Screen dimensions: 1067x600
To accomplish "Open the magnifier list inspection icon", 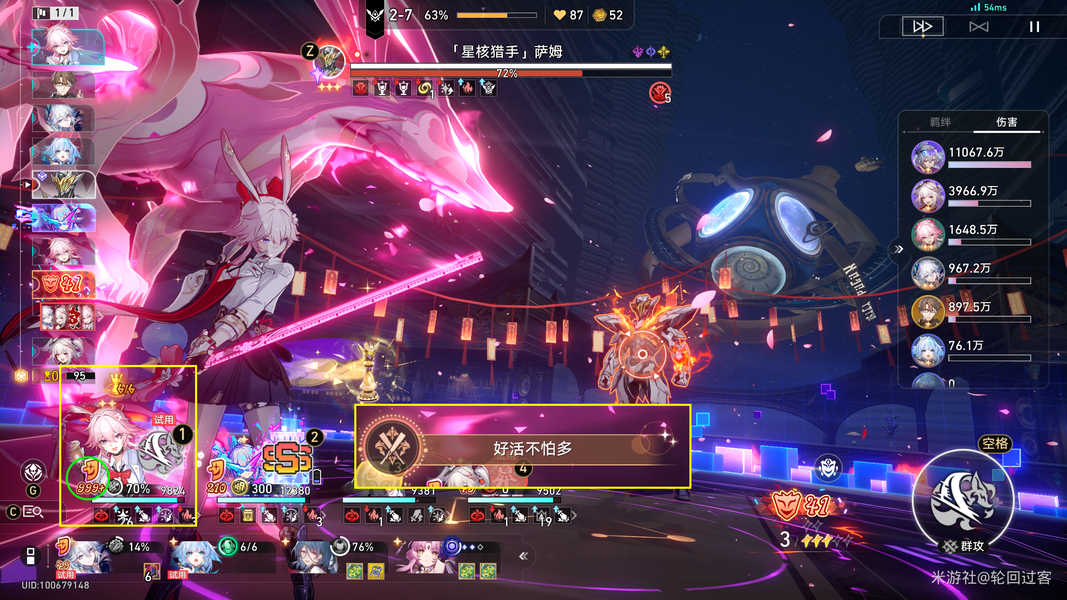I will click(32, 512).
